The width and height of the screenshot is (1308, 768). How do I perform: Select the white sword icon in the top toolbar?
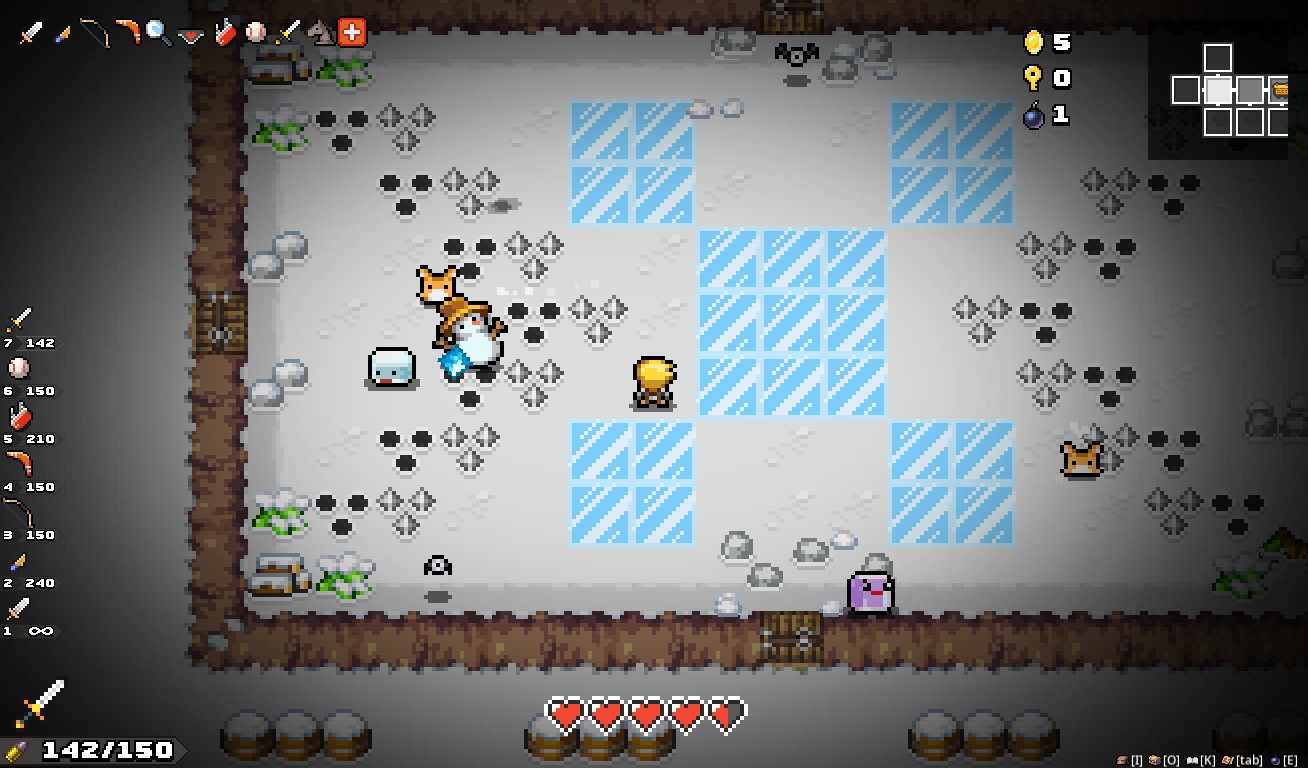32,31
